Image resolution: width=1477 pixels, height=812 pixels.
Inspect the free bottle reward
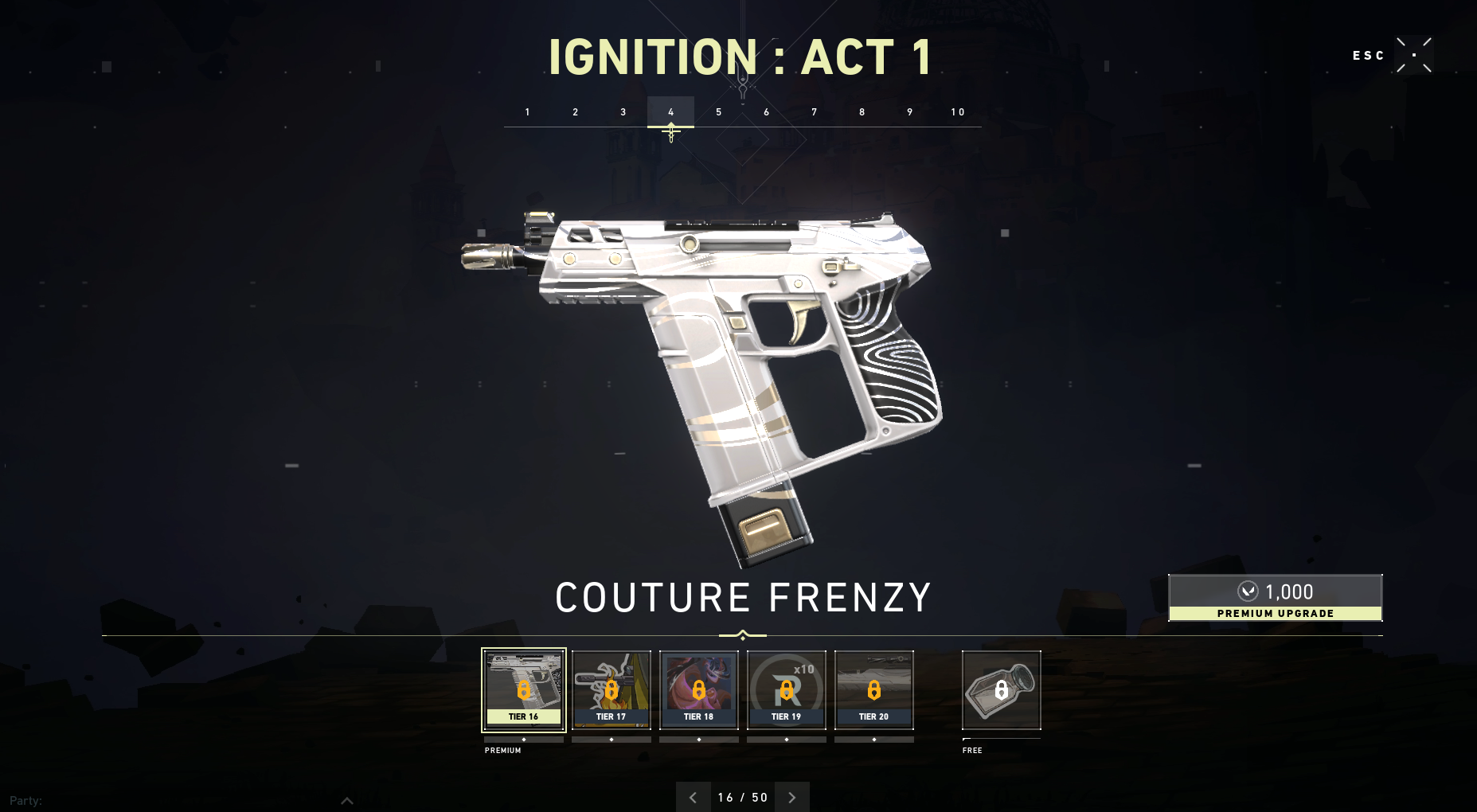click(1001, 689)
